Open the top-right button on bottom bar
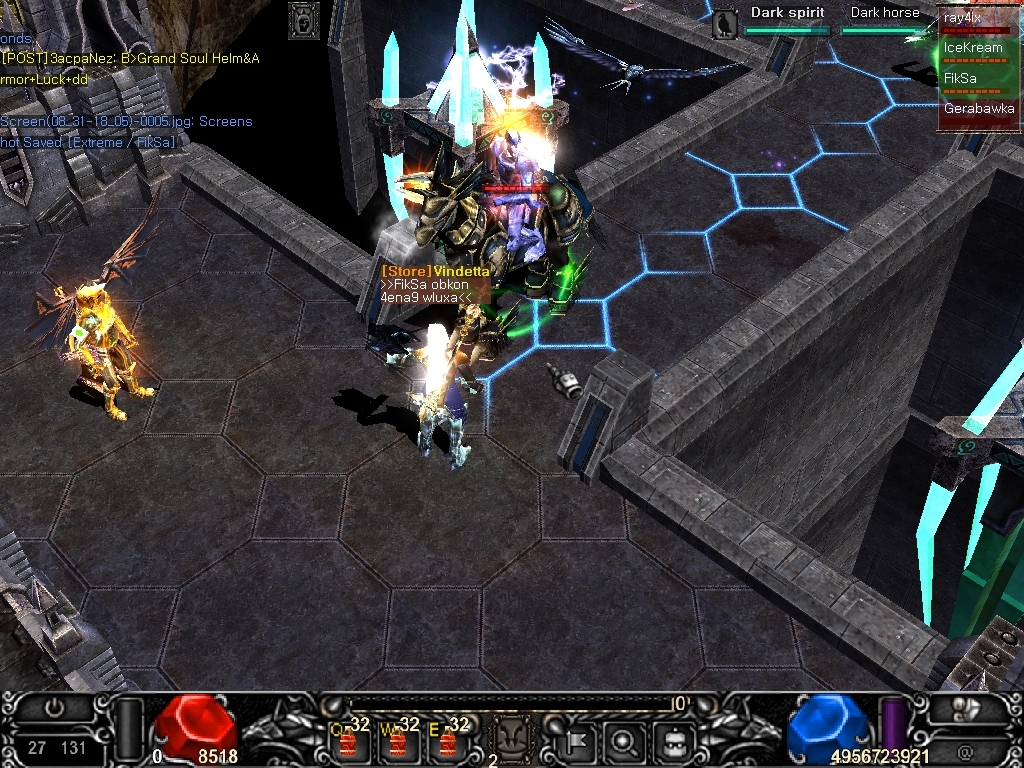 (x=964, y=708)
